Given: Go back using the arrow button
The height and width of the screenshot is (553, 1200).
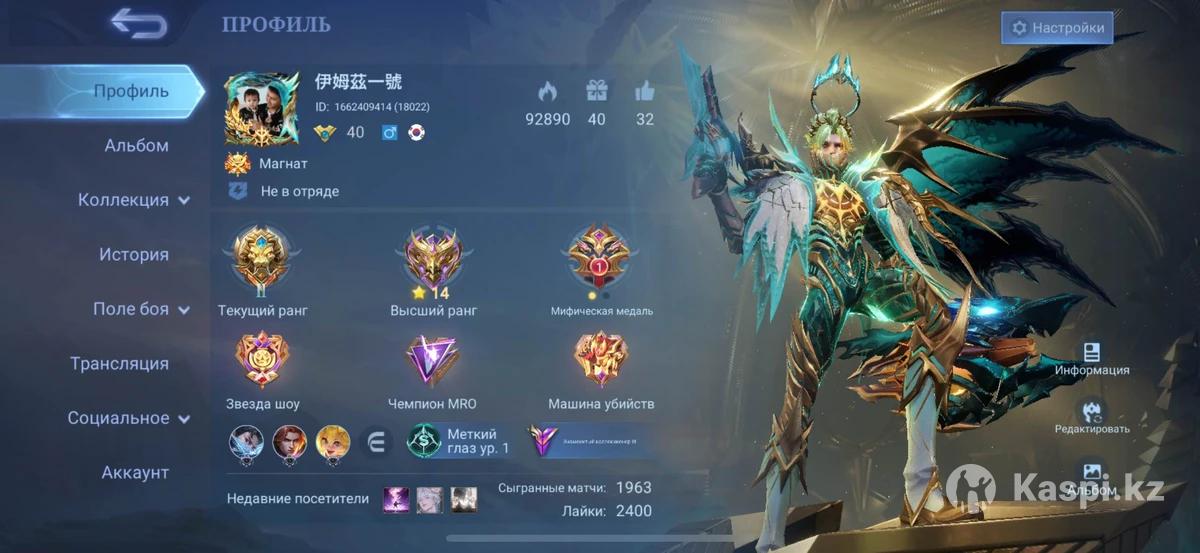Looking at the screenshot, I should [x=138, y=24].
